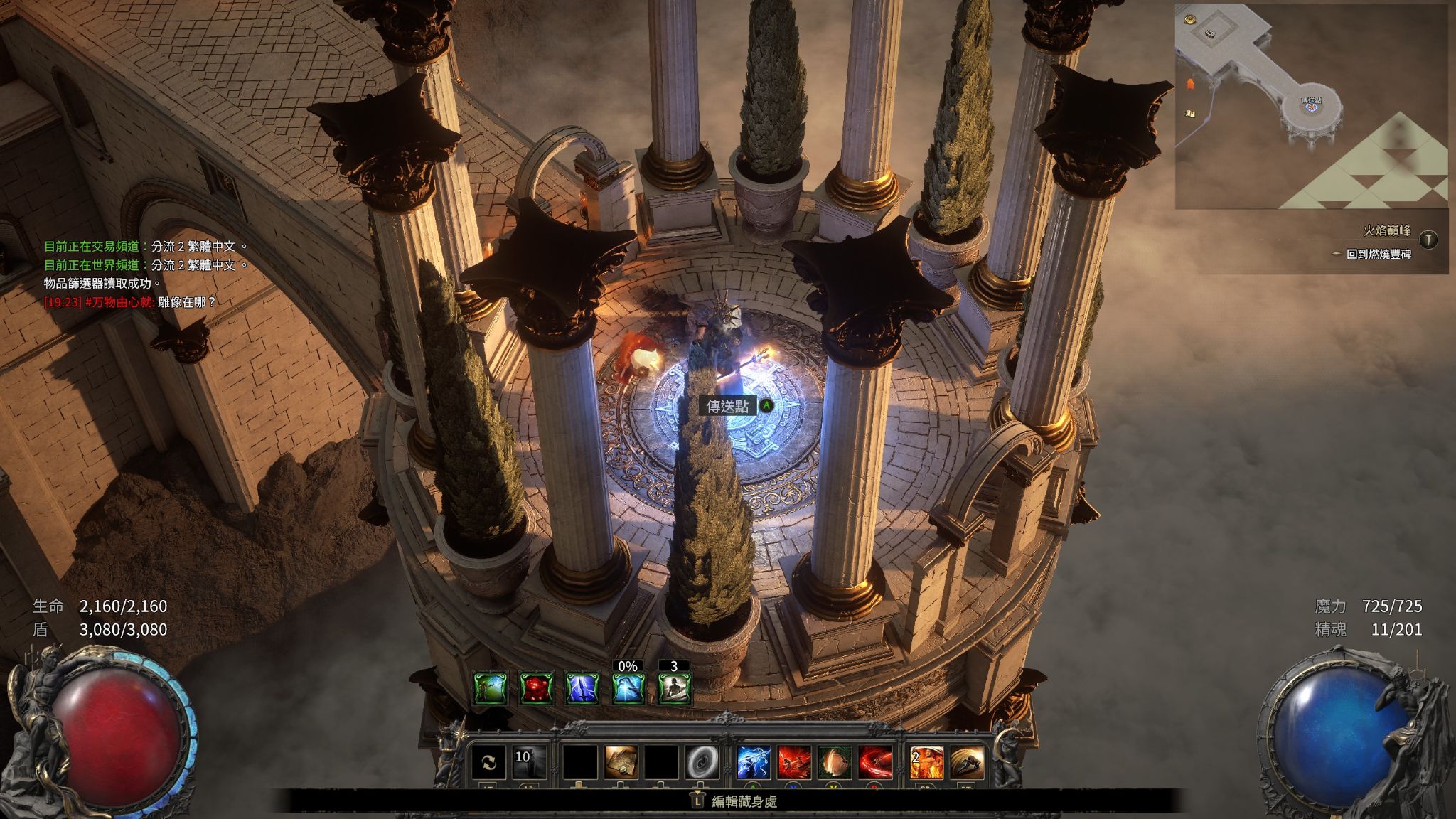
Task: Cast the red leaping strike skill
Action: (x=794, y=763)
